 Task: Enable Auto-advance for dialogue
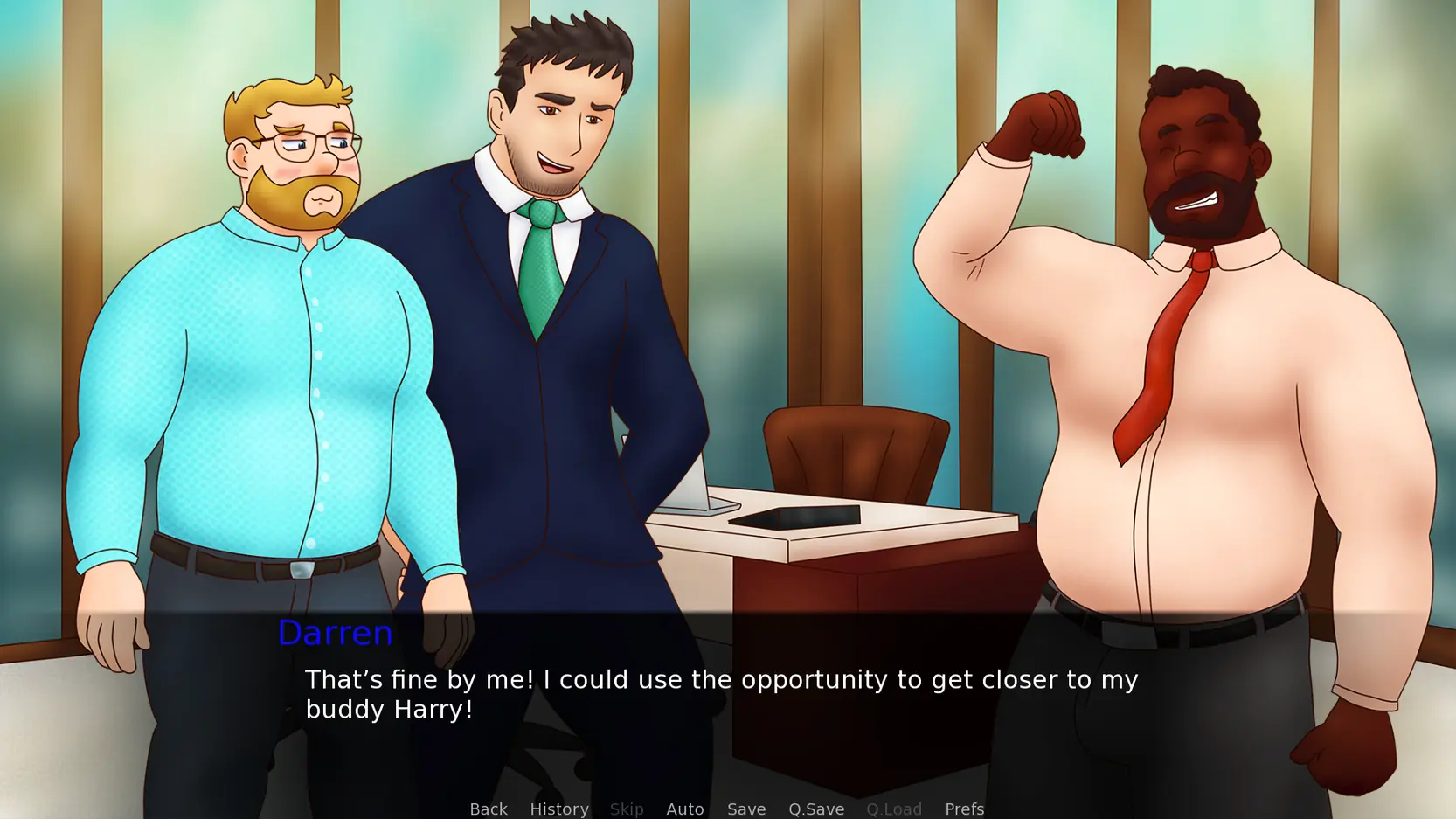click(684, 809)
